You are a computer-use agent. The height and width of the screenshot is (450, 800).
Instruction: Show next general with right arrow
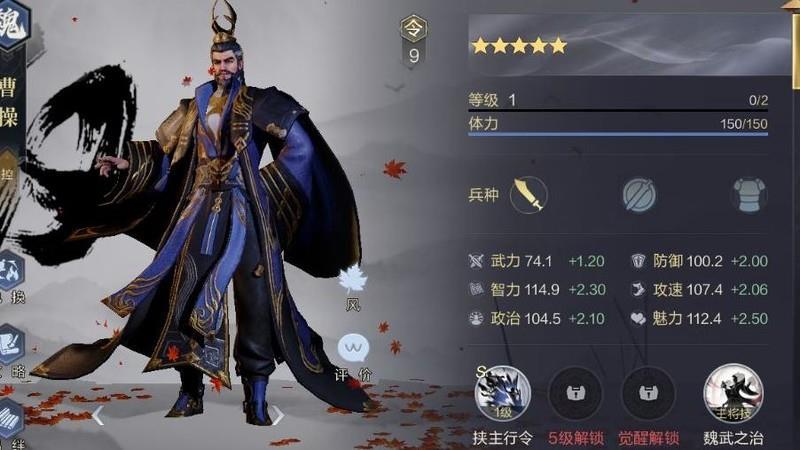(x=278, y=415)
